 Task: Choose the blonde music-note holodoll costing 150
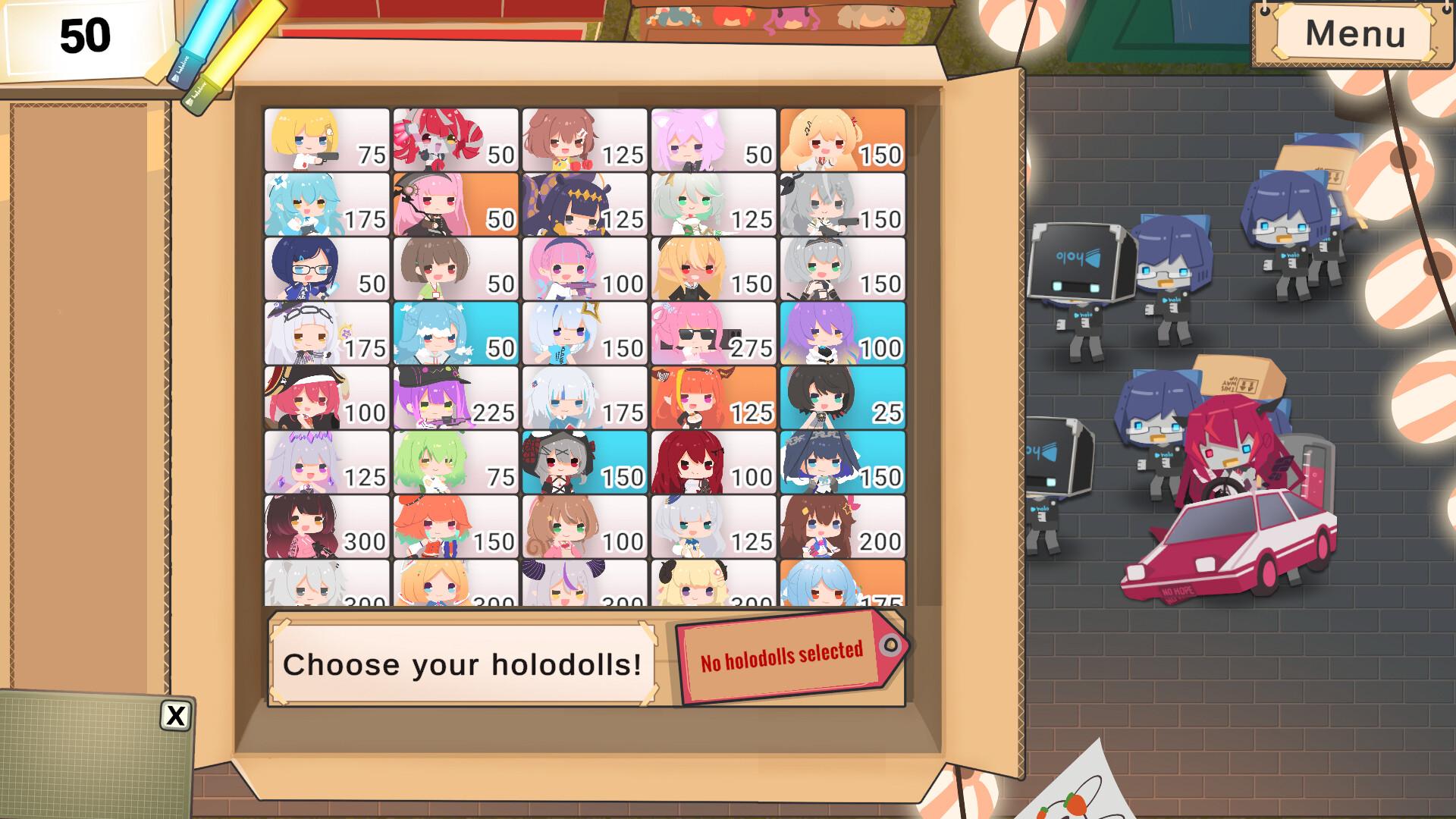coord(842,140)
